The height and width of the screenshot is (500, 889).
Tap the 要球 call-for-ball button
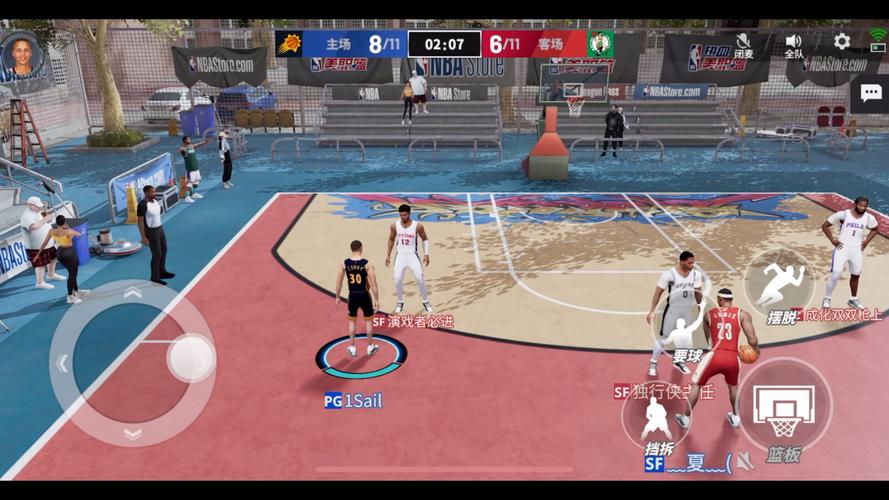(686, 328)
